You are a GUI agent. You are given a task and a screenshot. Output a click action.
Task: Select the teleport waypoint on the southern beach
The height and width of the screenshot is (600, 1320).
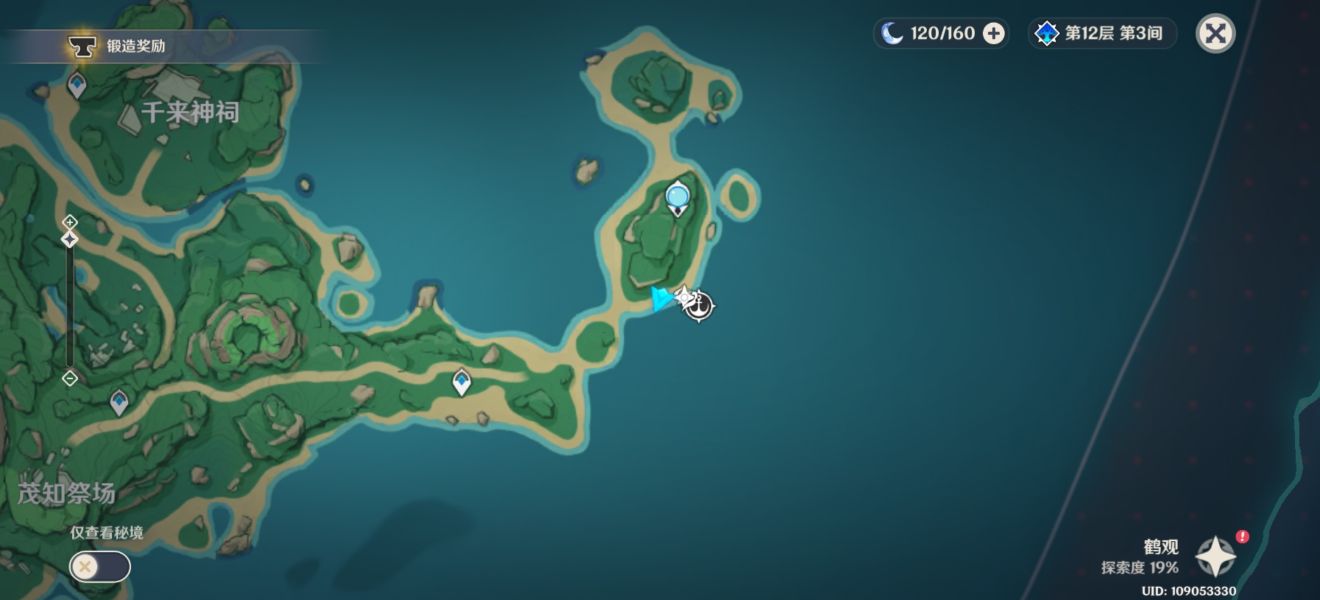coord(461,381)
